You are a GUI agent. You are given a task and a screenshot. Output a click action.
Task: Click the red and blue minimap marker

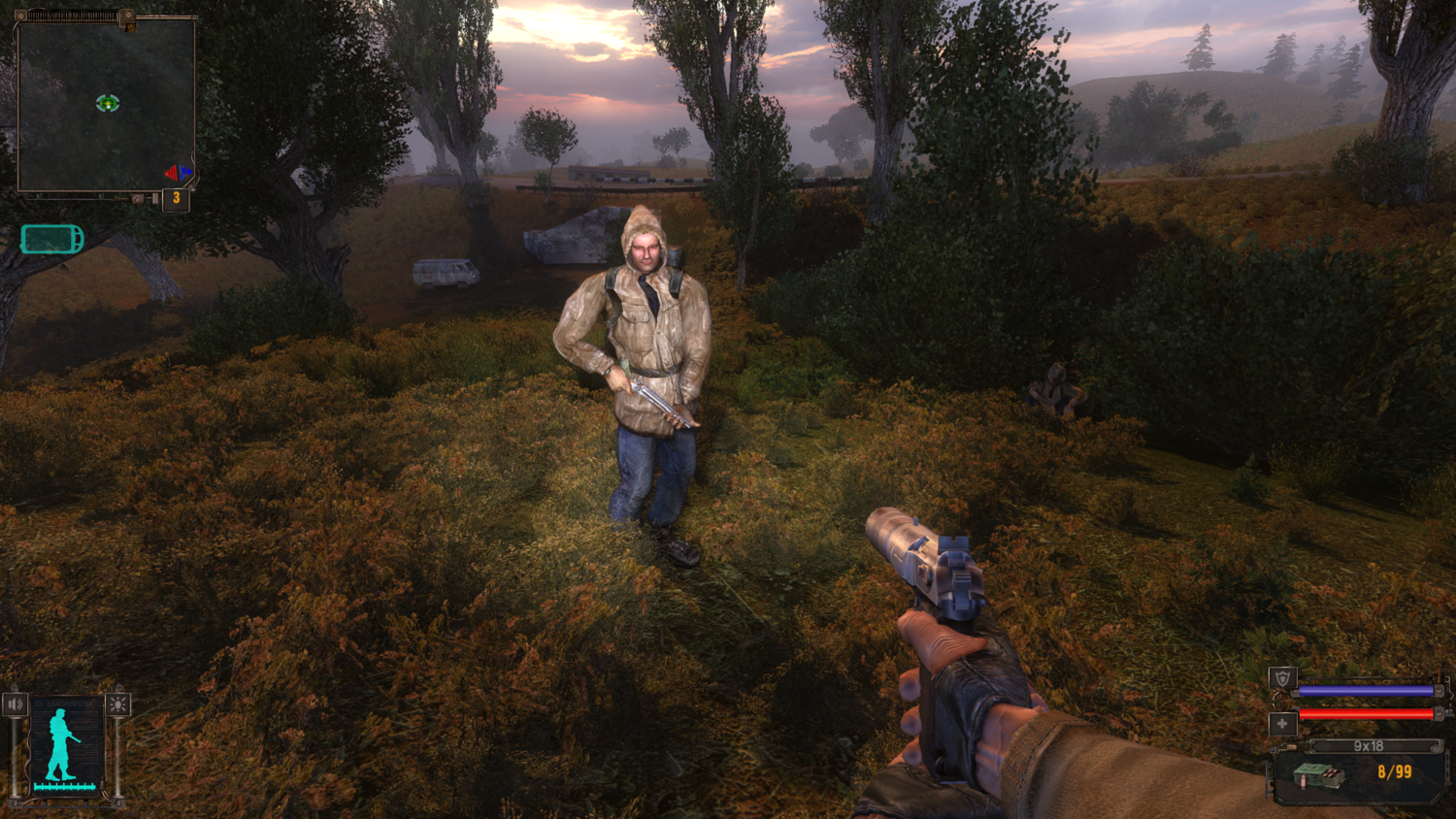(177, 173)
